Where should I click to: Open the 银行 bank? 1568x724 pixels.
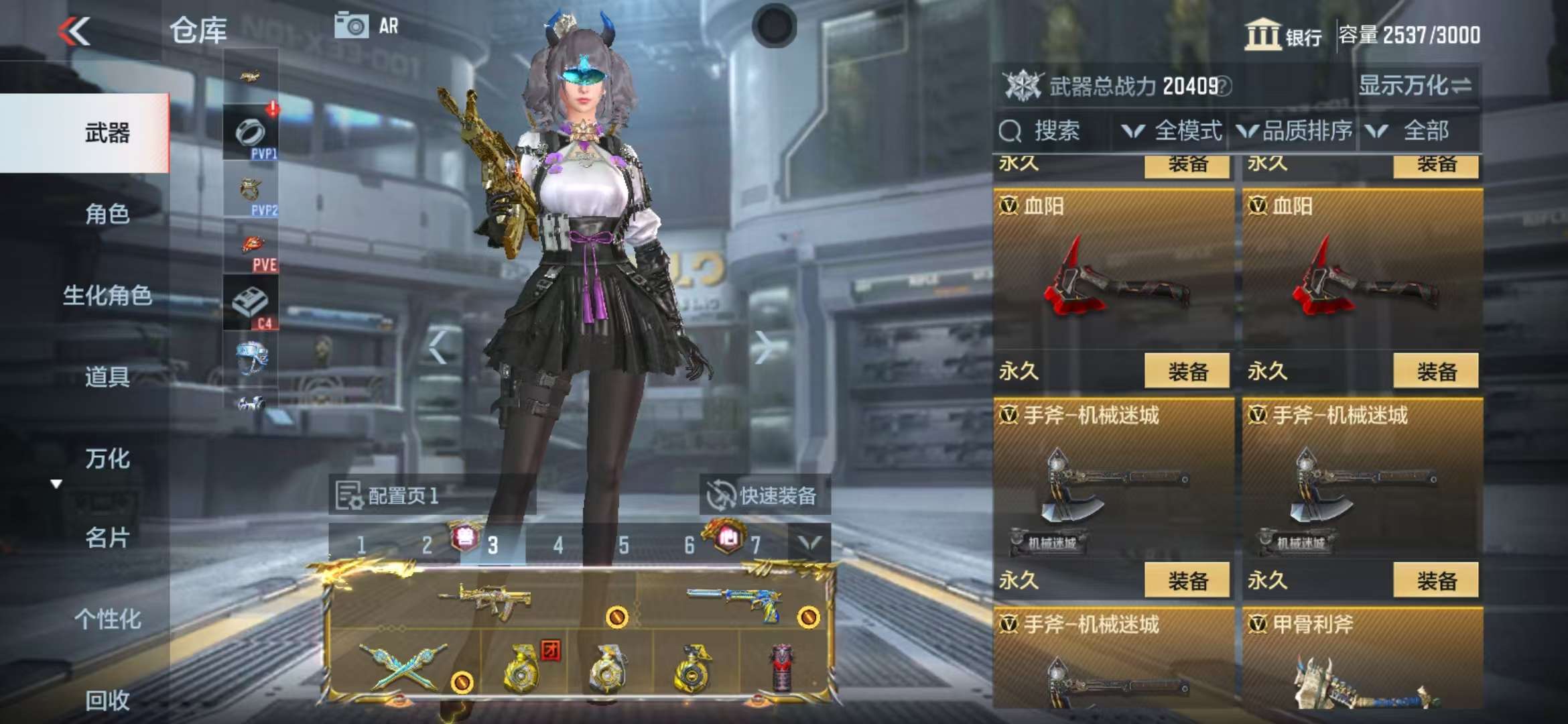tap(1283, 35)
